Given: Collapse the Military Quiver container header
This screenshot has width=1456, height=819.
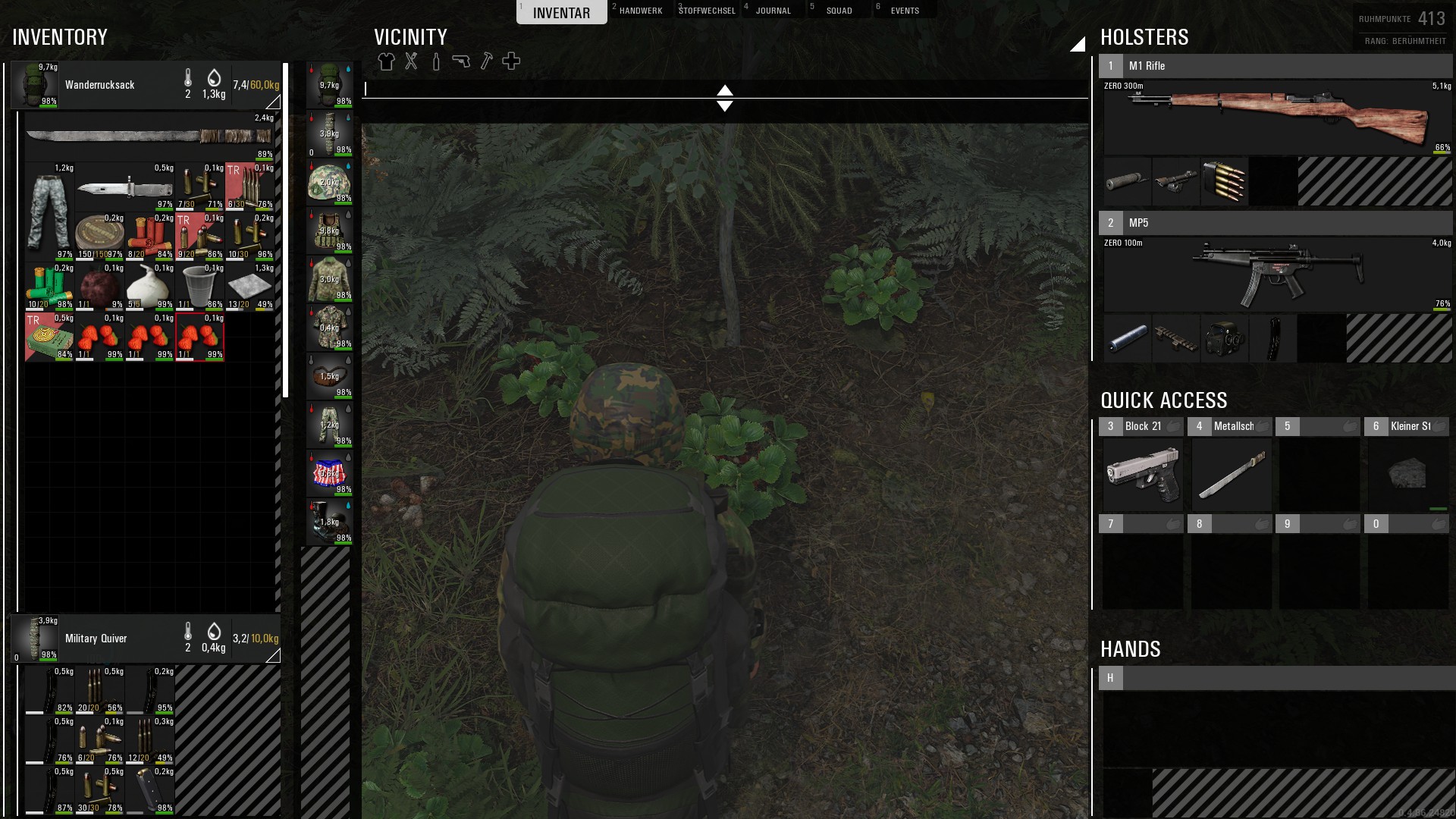Looking at the screenshot, I should tap(273, 656).
